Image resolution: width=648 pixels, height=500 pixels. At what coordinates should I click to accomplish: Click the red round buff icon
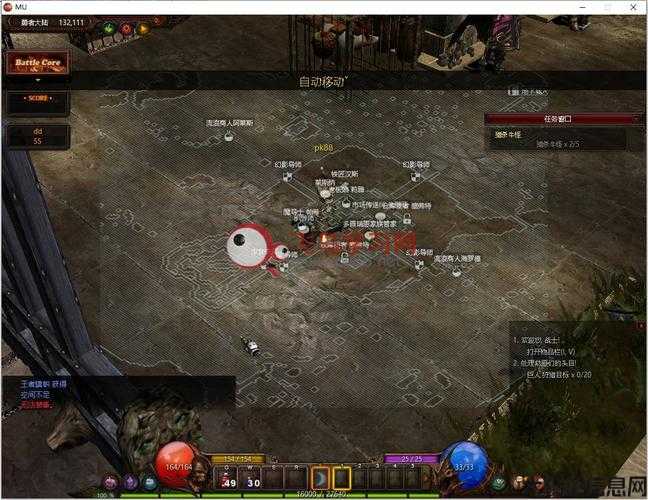point(126,29)
